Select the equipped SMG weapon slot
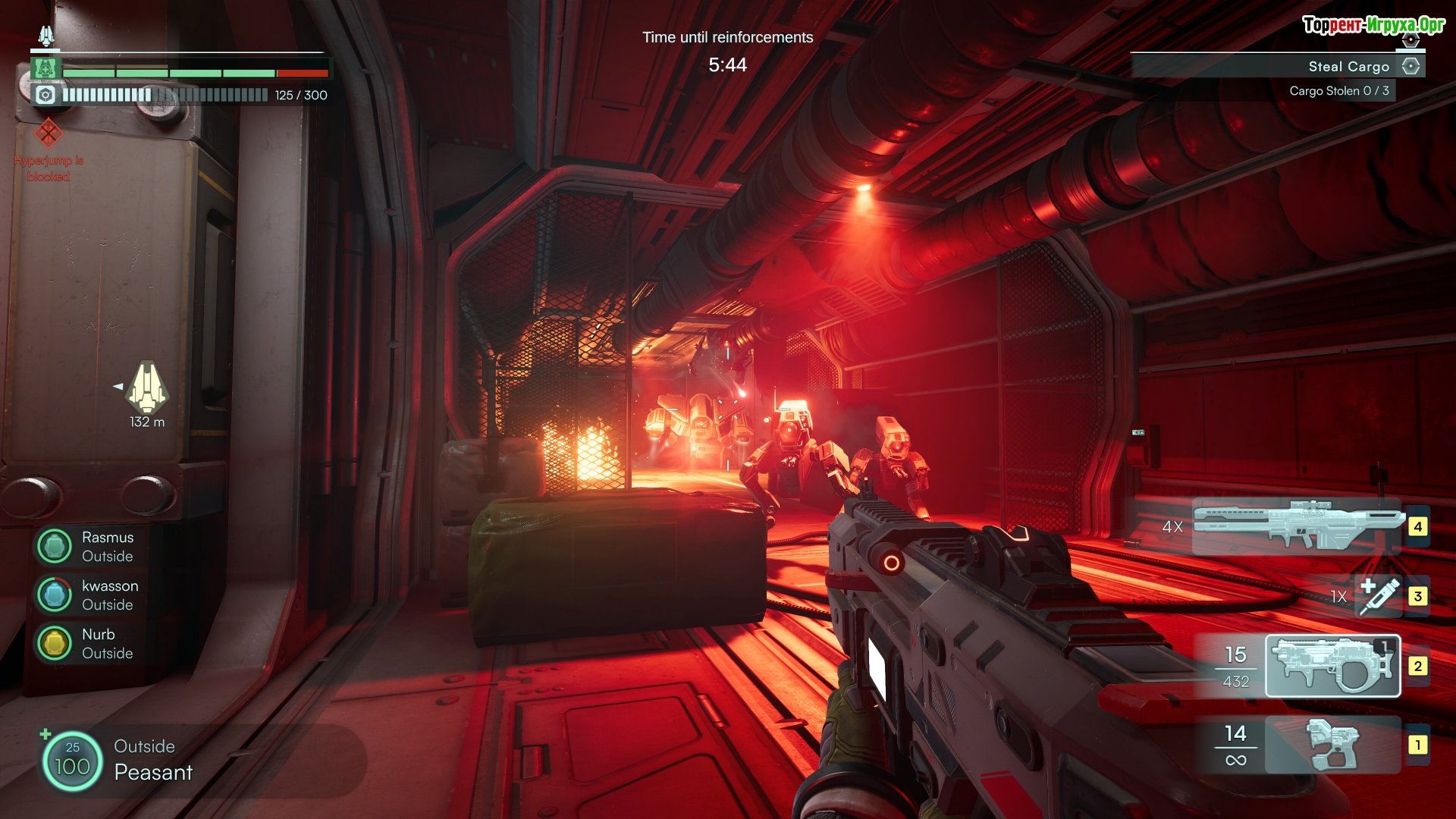Screen dimensions: 1456x819 (x=1332, y=666)
